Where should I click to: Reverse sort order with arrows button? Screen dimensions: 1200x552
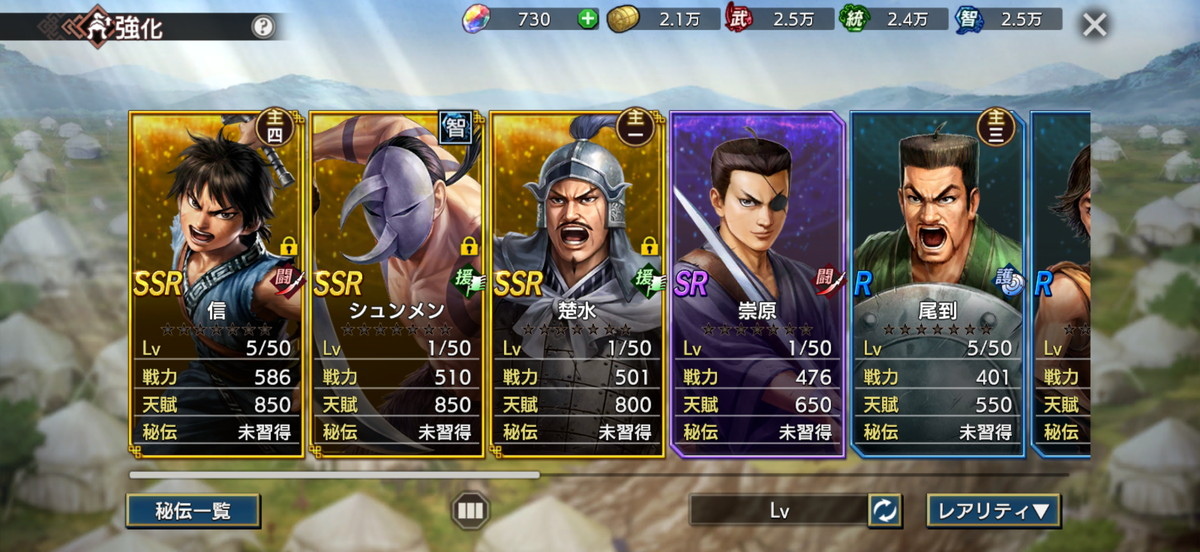[885, 511]
